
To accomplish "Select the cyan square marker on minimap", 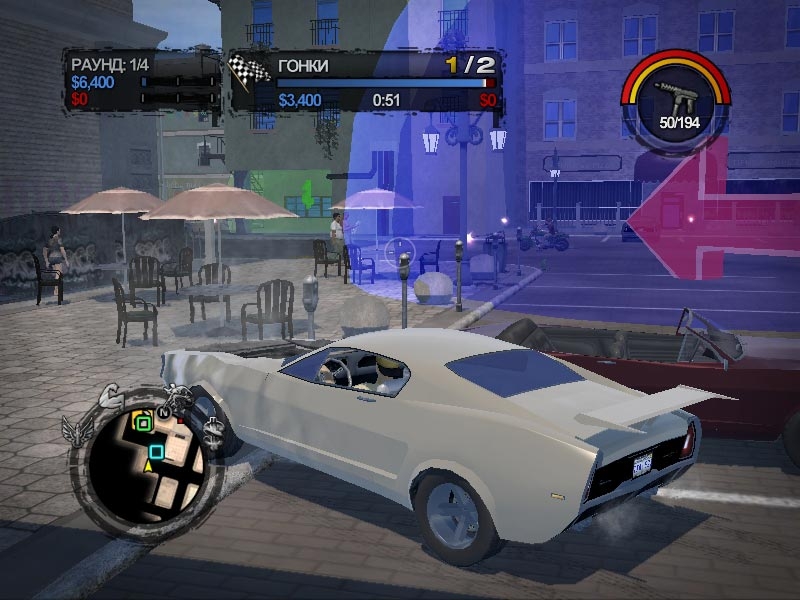I will tap(156, 452).
